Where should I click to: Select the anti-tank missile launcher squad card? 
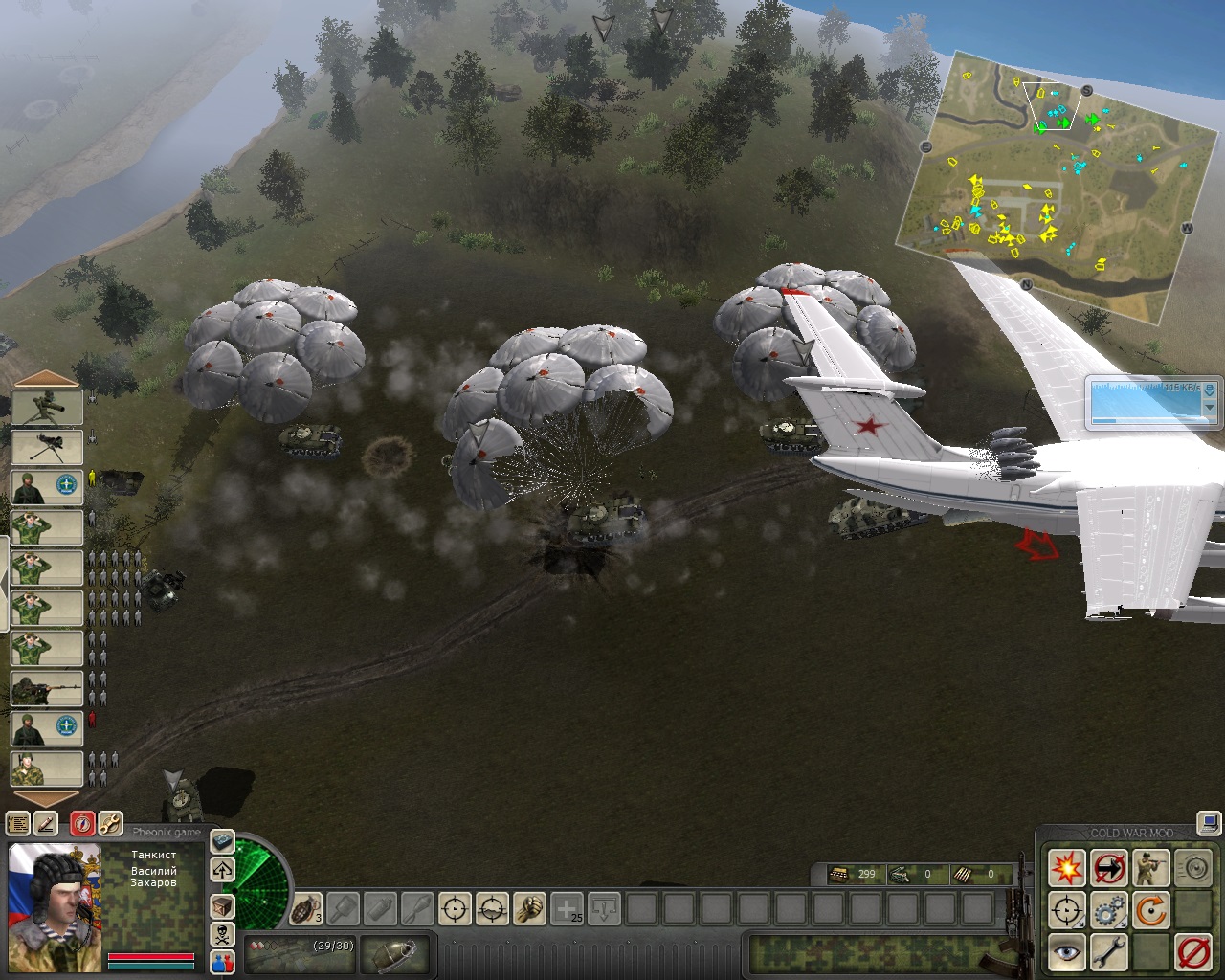[x=47, y=408]
